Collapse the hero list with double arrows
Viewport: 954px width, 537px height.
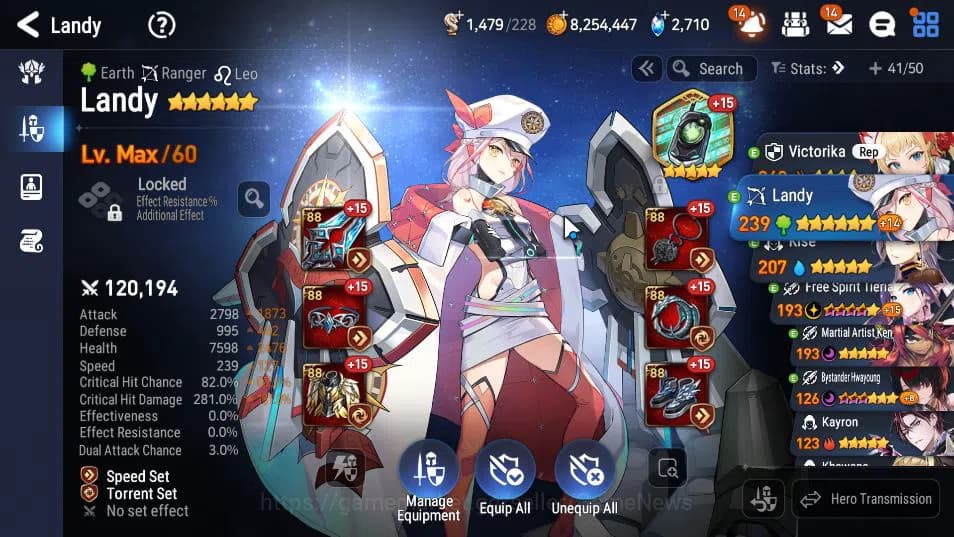[x=646, y=69]
